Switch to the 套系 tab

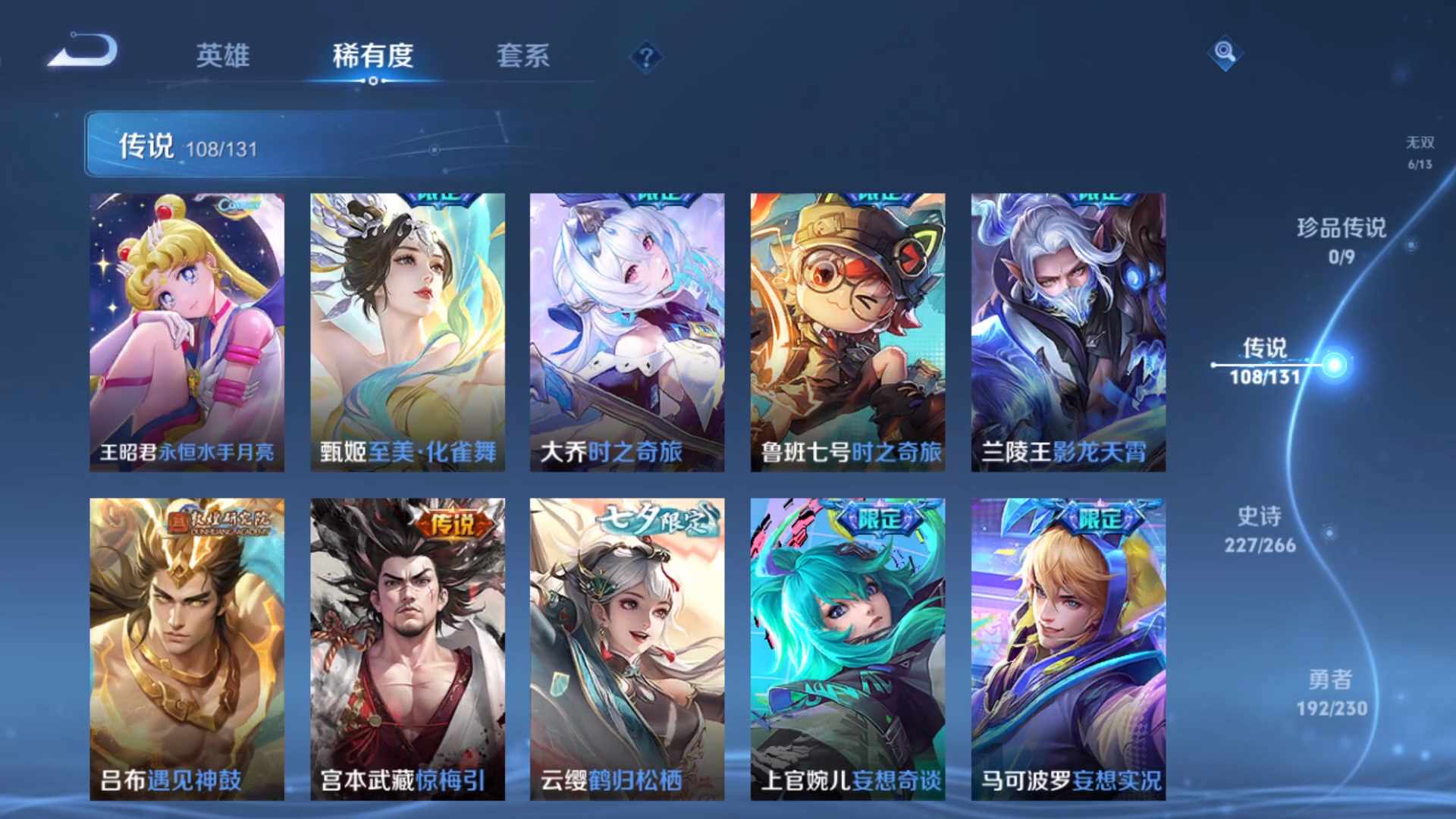pyautogui.click(x=525, y=55)
